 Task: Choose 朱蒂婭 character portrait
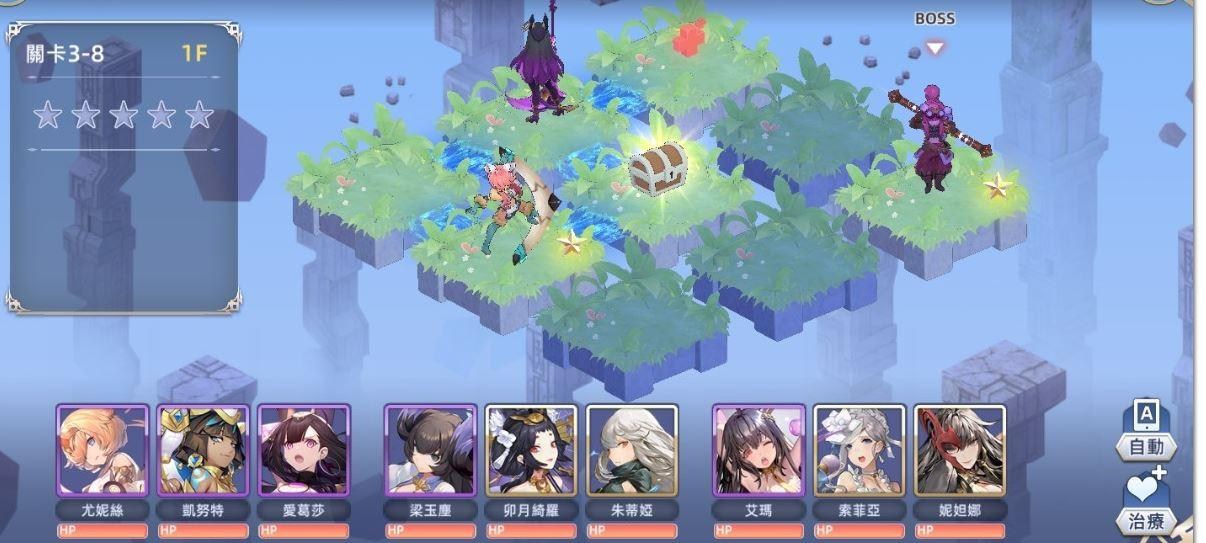point(632,450)
